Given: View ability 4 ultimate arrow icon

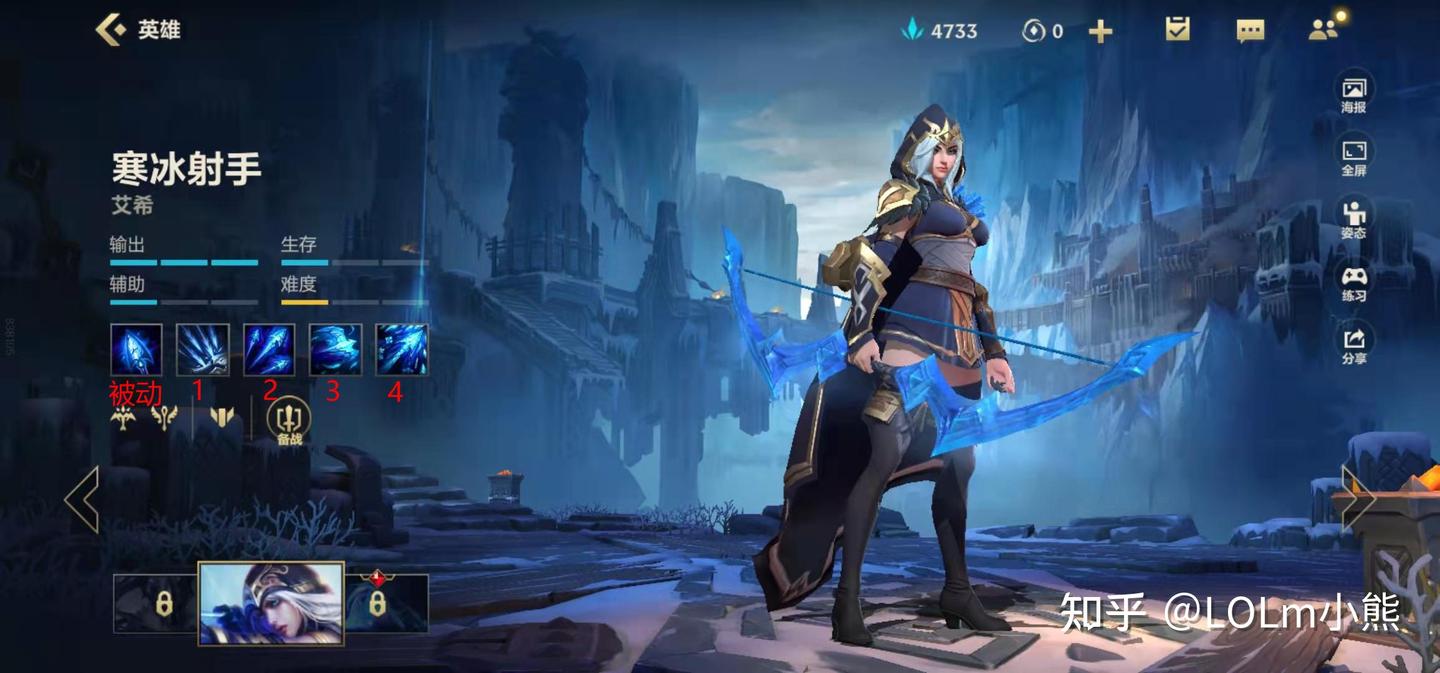Looking at the screenshot, I should 402,350.
